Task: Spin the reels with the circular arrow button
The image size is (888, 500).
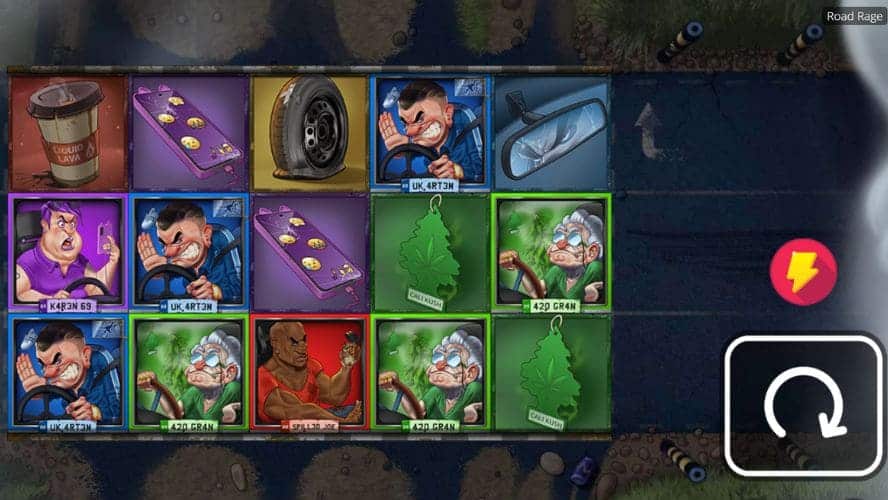Action: (804, 406)
